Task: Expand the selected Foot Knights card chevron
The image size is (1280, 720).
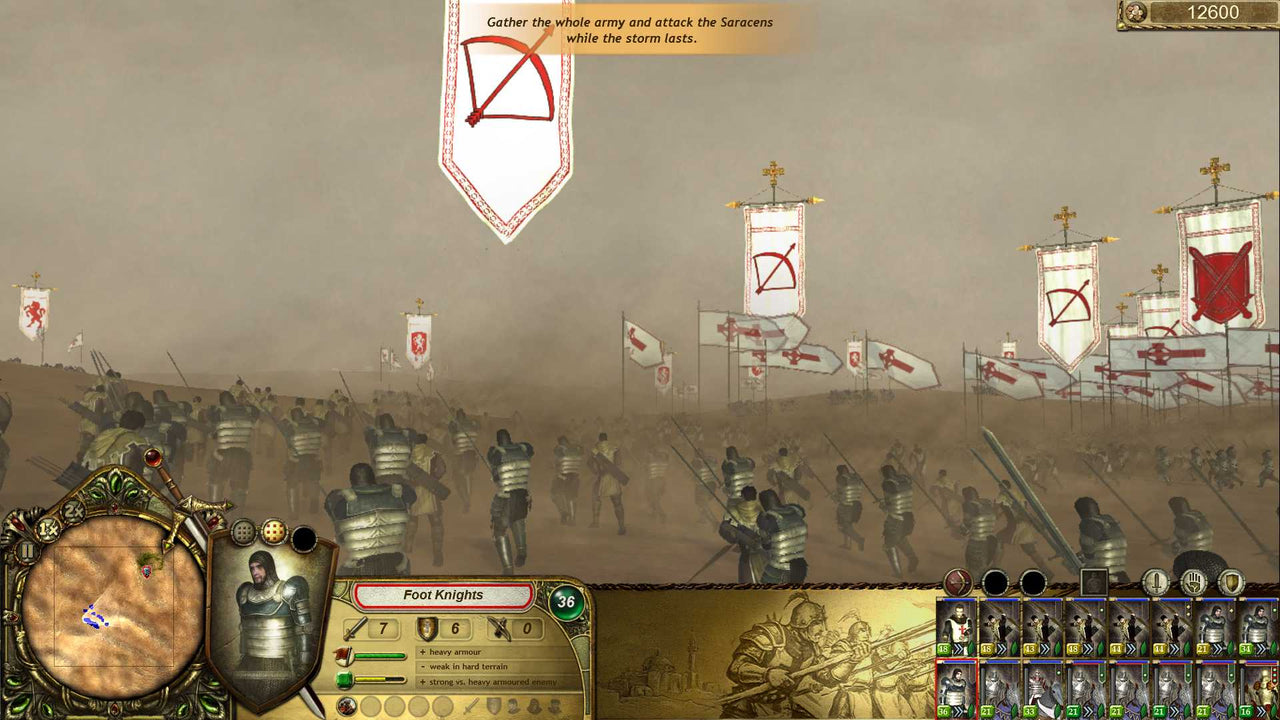Action: (957, 709)
